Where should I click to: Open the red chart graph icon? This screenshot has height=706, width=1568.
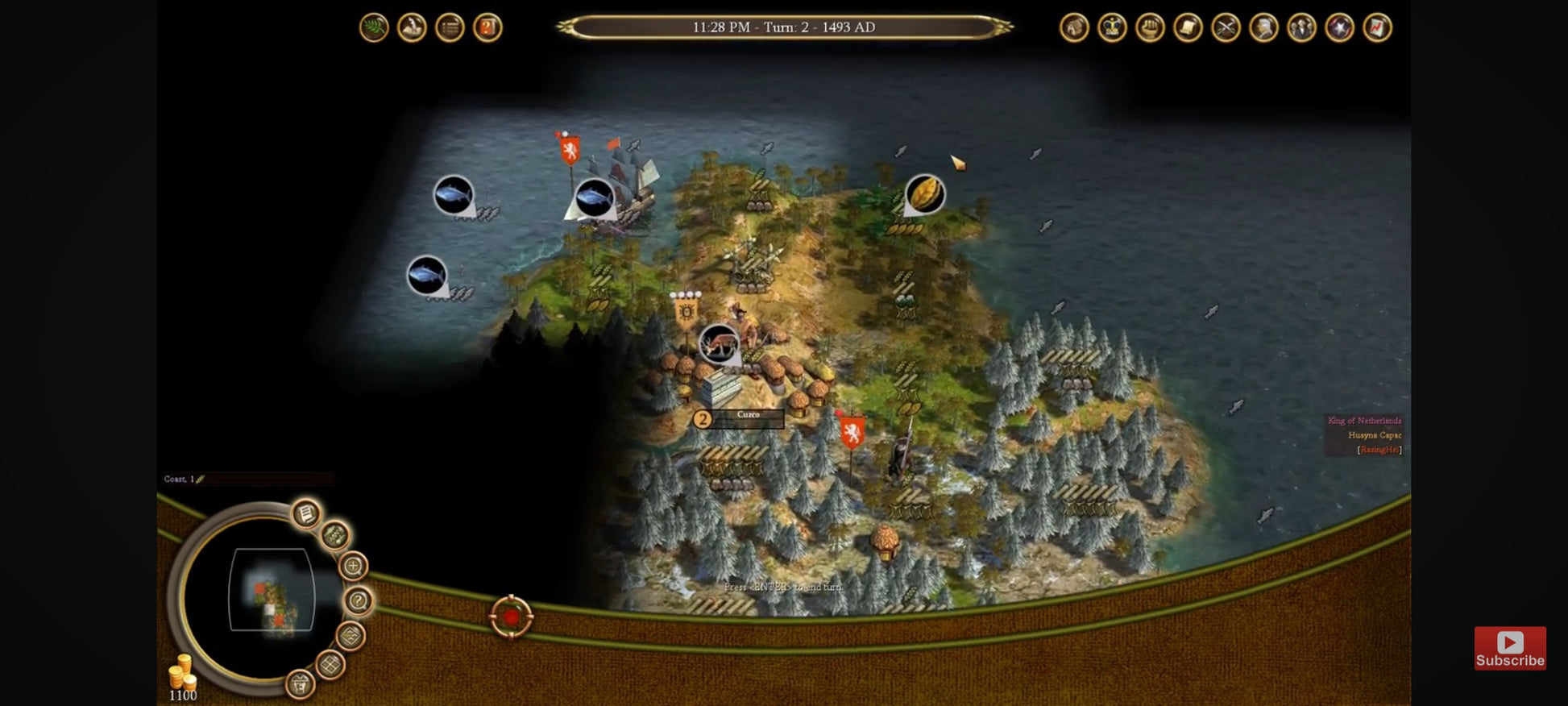[x=1377, y=28]
